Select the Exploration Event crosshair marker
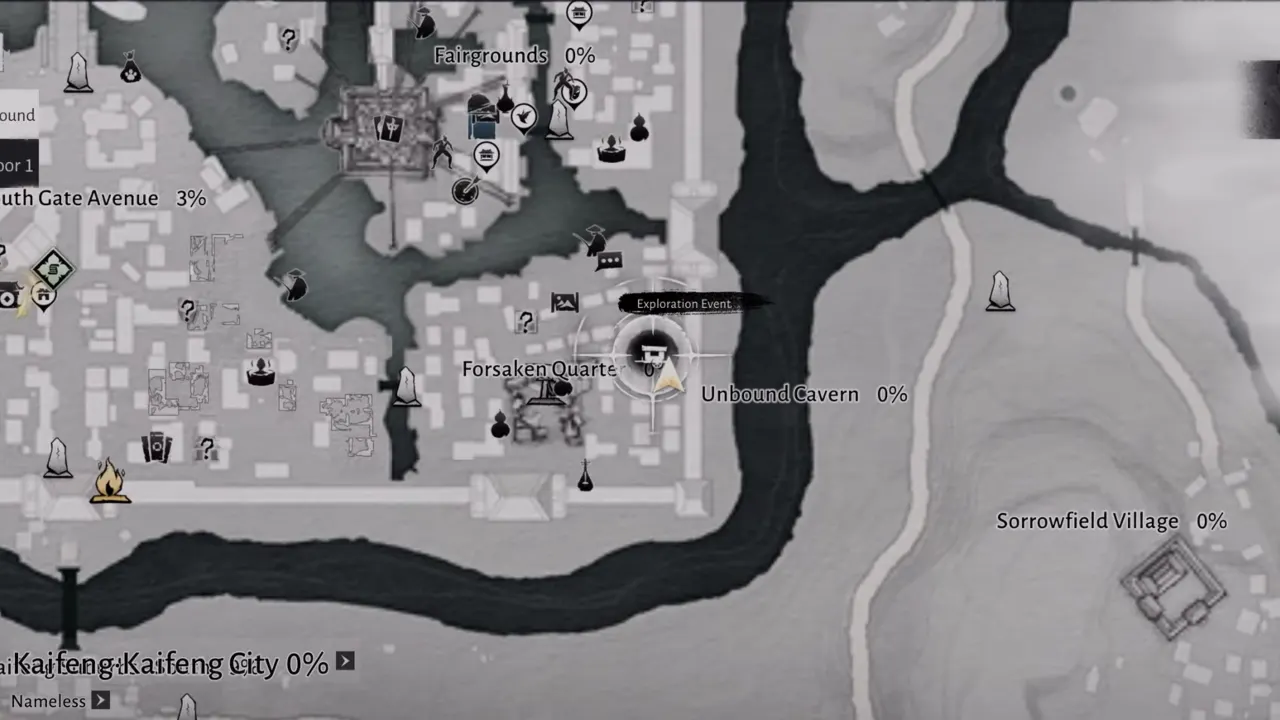This screenshot has width=1280, height=720. (x=653, y=353)
